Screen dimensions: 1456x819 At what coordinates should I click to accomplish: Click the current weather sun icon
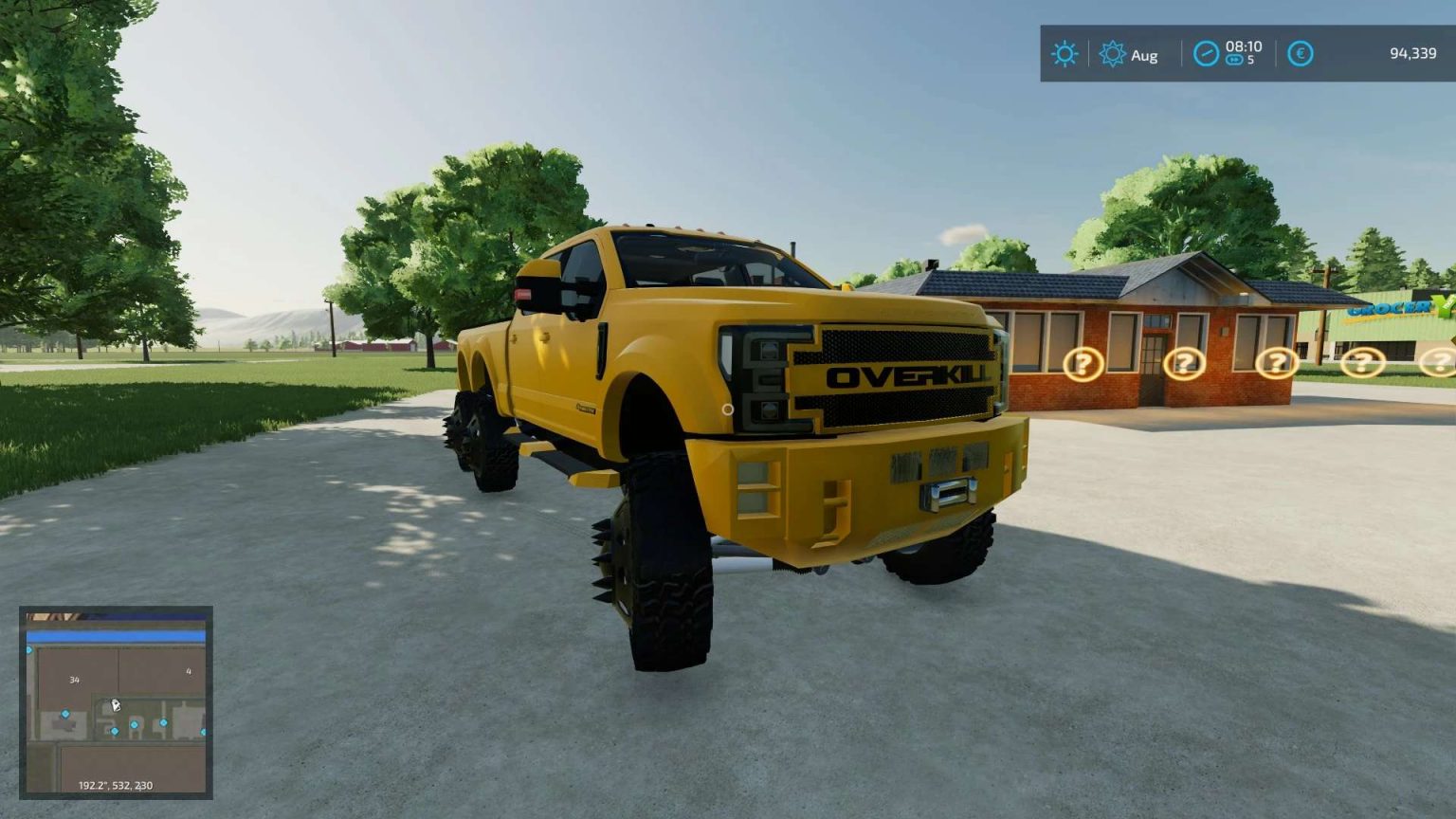tap(1065, 53)
